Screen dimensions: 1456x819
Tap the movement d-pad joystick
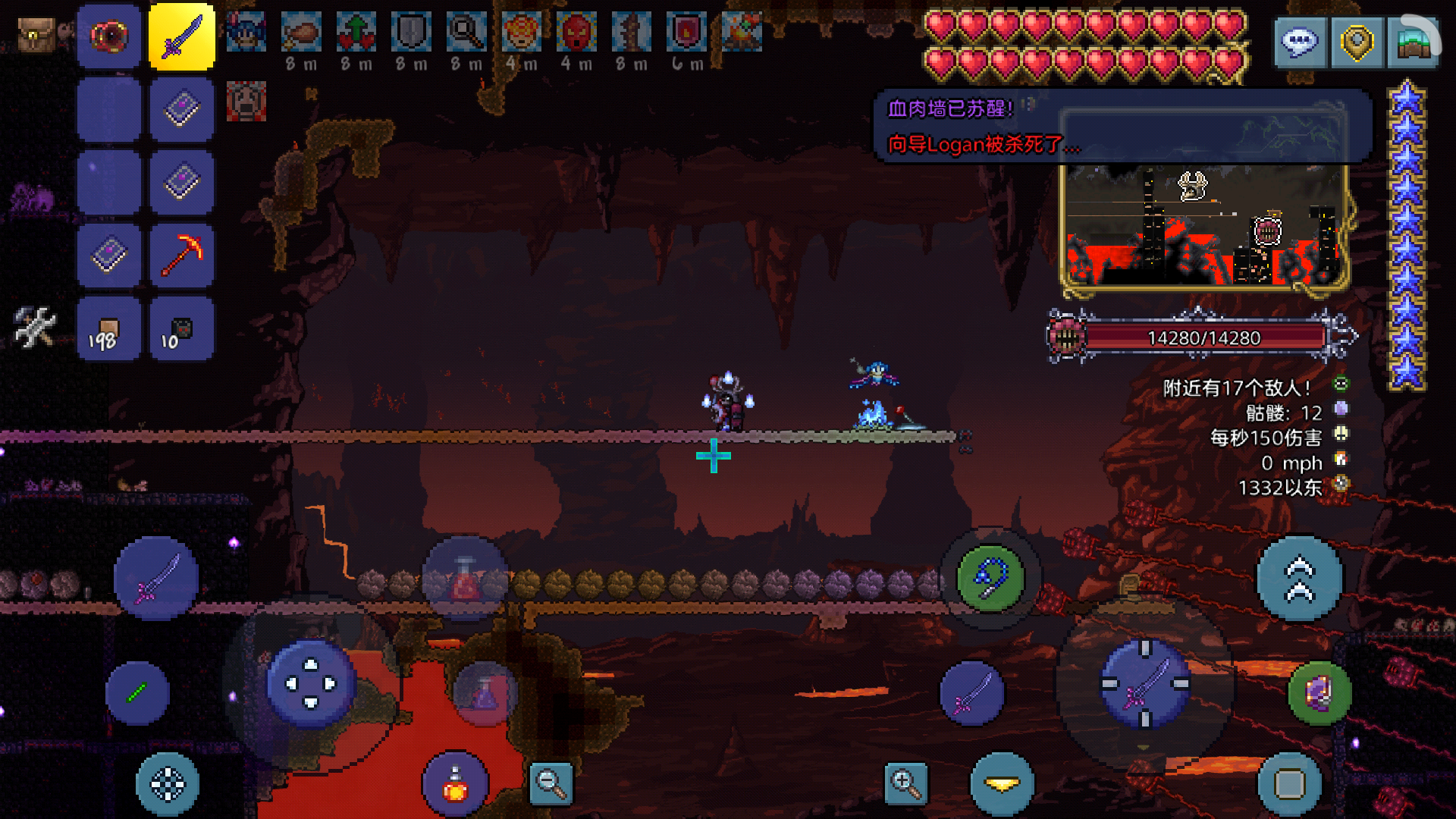(x=311, y=684)
